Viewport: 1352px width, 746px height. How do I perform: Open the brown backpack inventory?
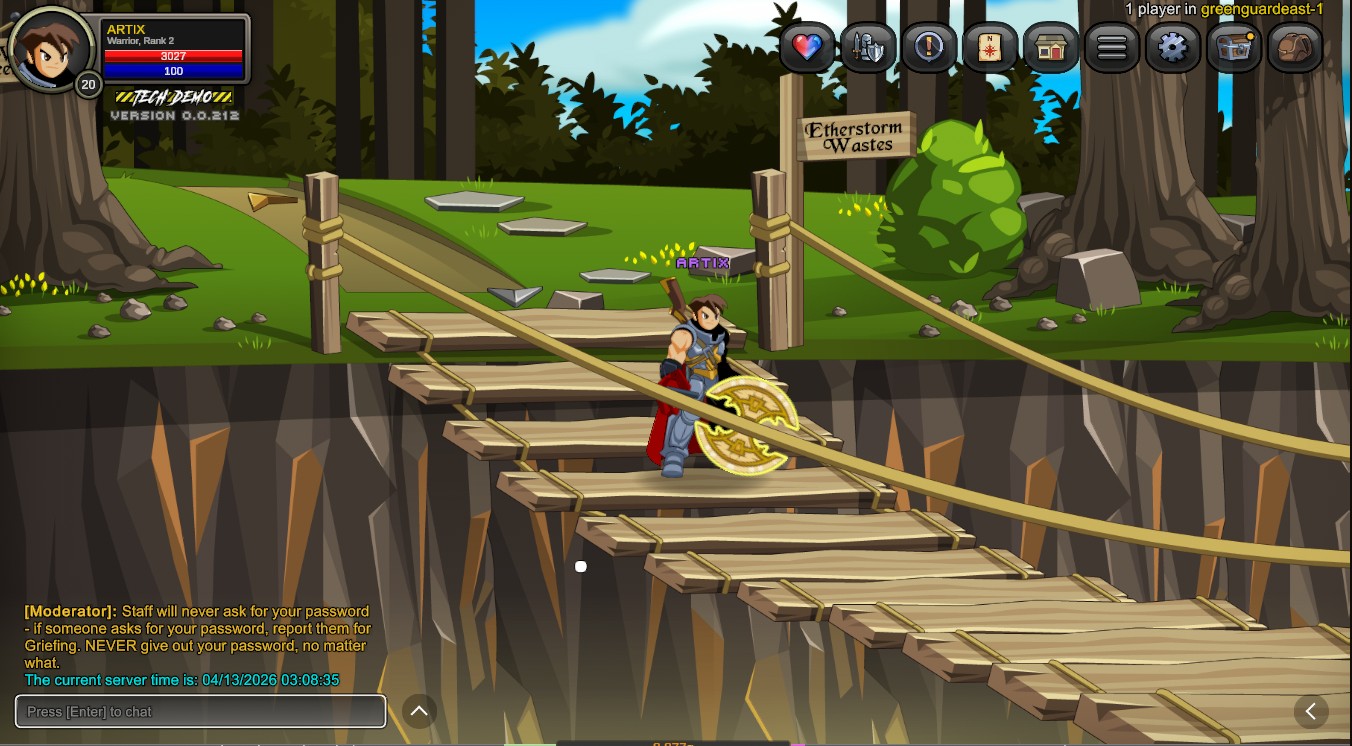[1295, 47]
